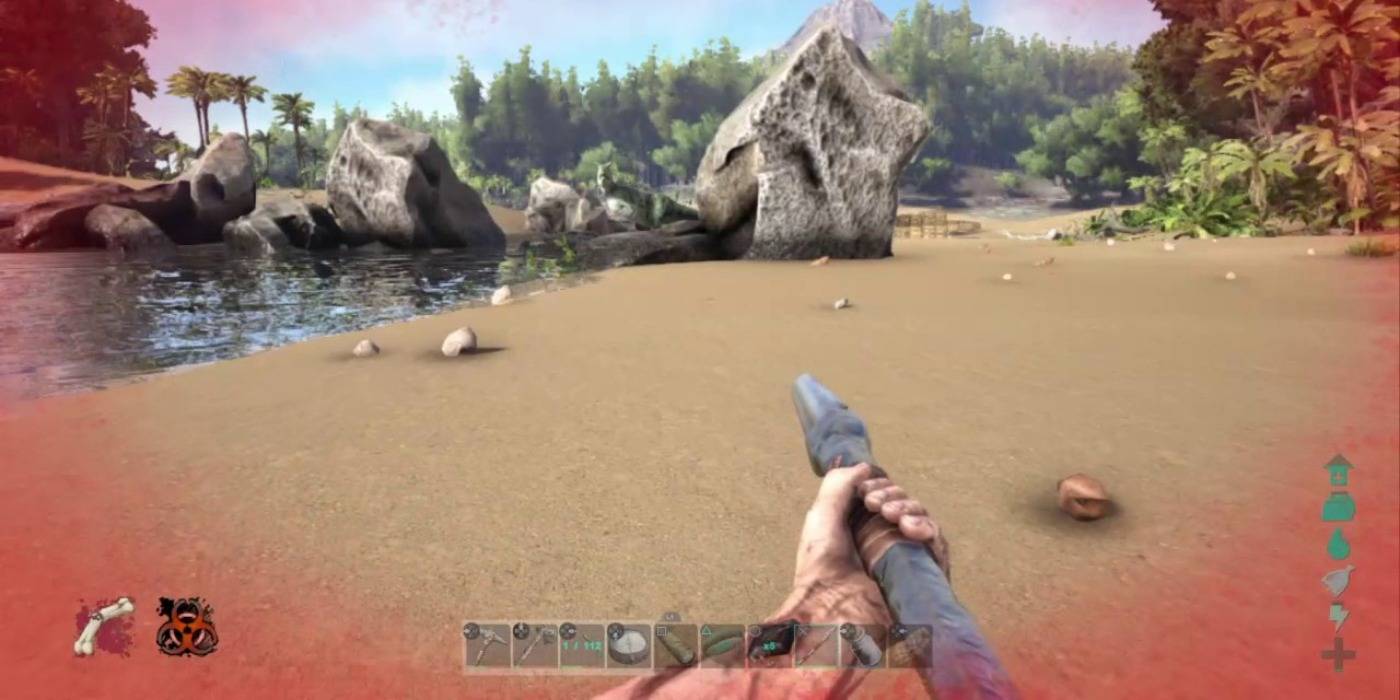This screenshot has width=1400, height=700.
Task: Choose the dark item slot marked x5
Action: click(769, 646)
